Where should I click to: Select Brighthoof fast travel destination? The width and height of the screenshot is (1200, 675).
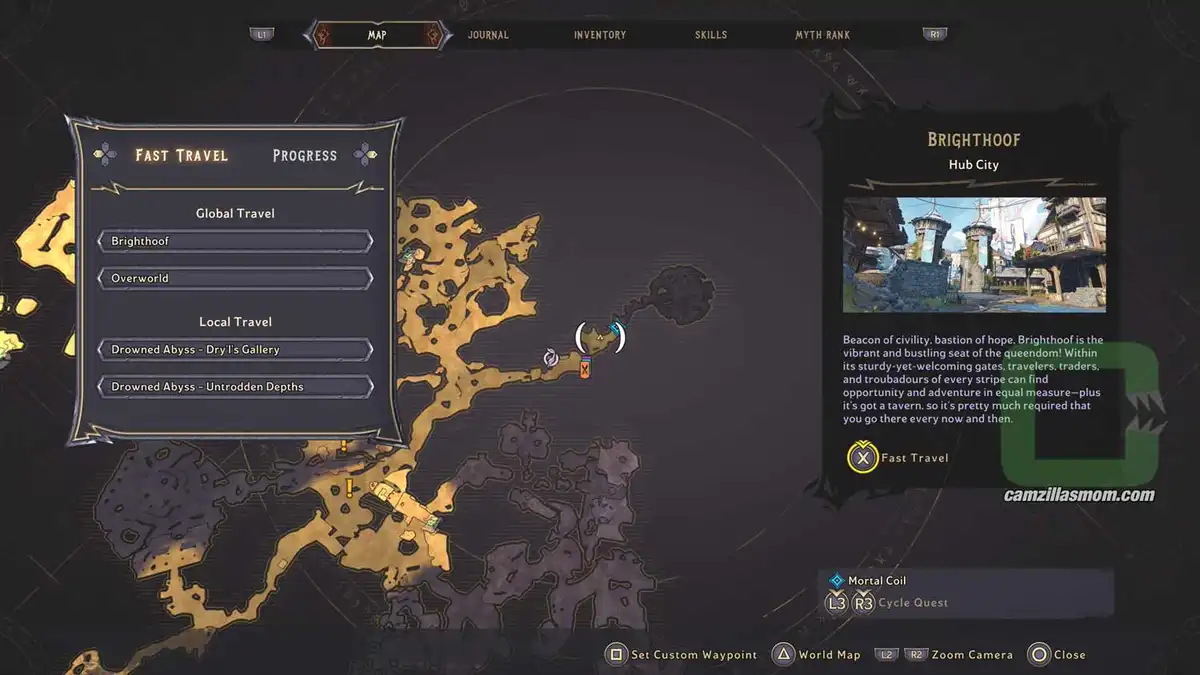pos(236,241)
